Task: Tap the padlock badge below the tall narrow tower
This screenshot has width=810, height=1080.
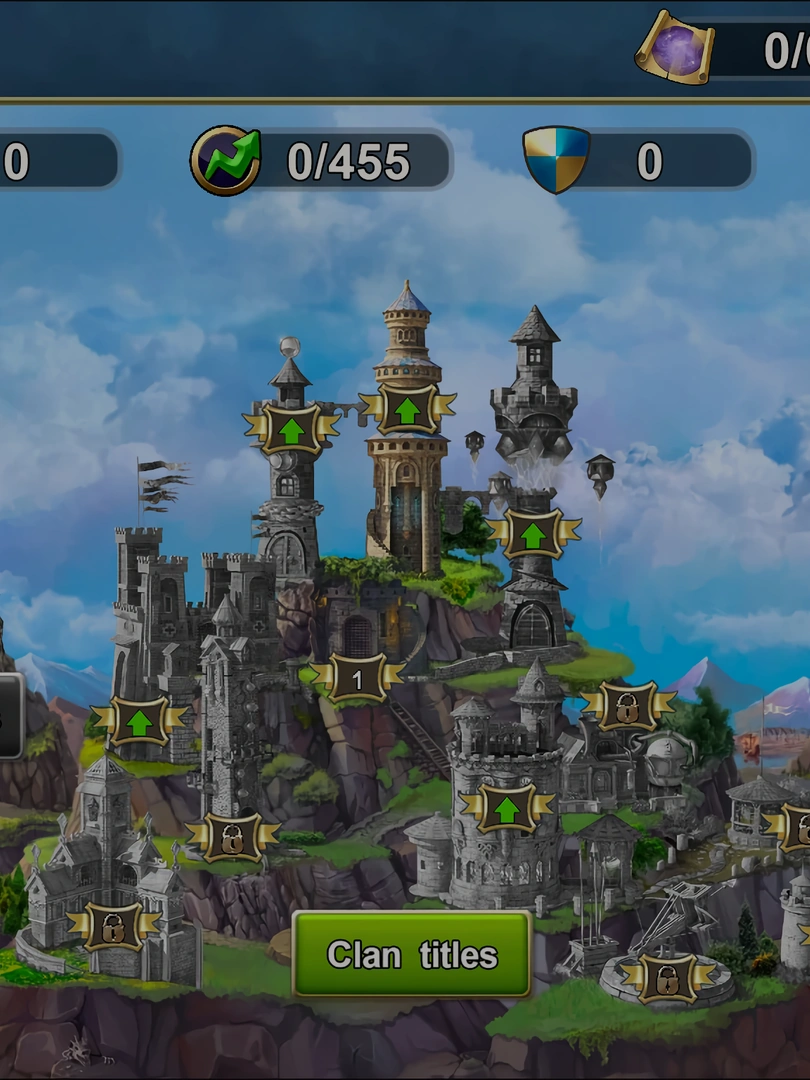Action: click(x=232, y=836)
